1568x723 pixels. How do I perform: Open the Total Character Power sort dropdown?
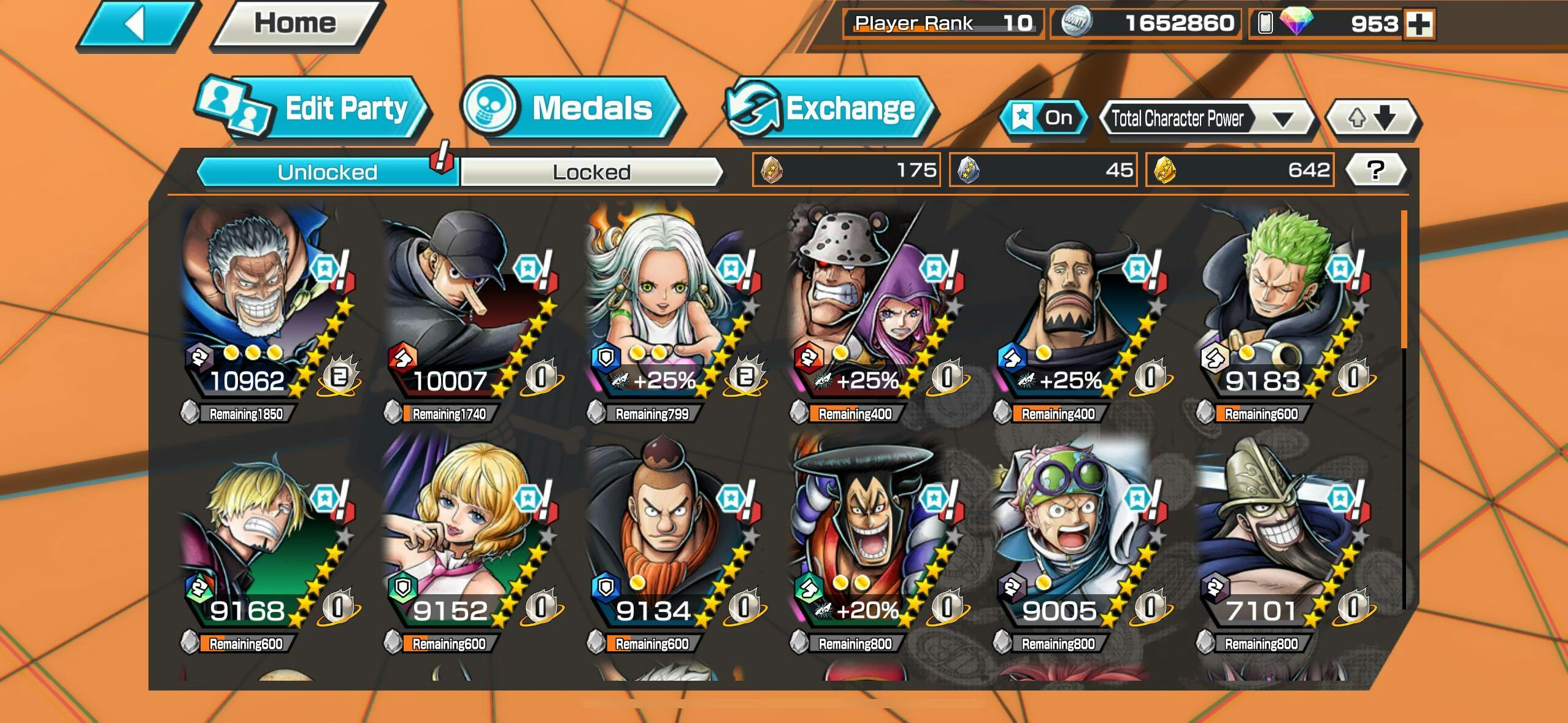[x=1205, y=118]
